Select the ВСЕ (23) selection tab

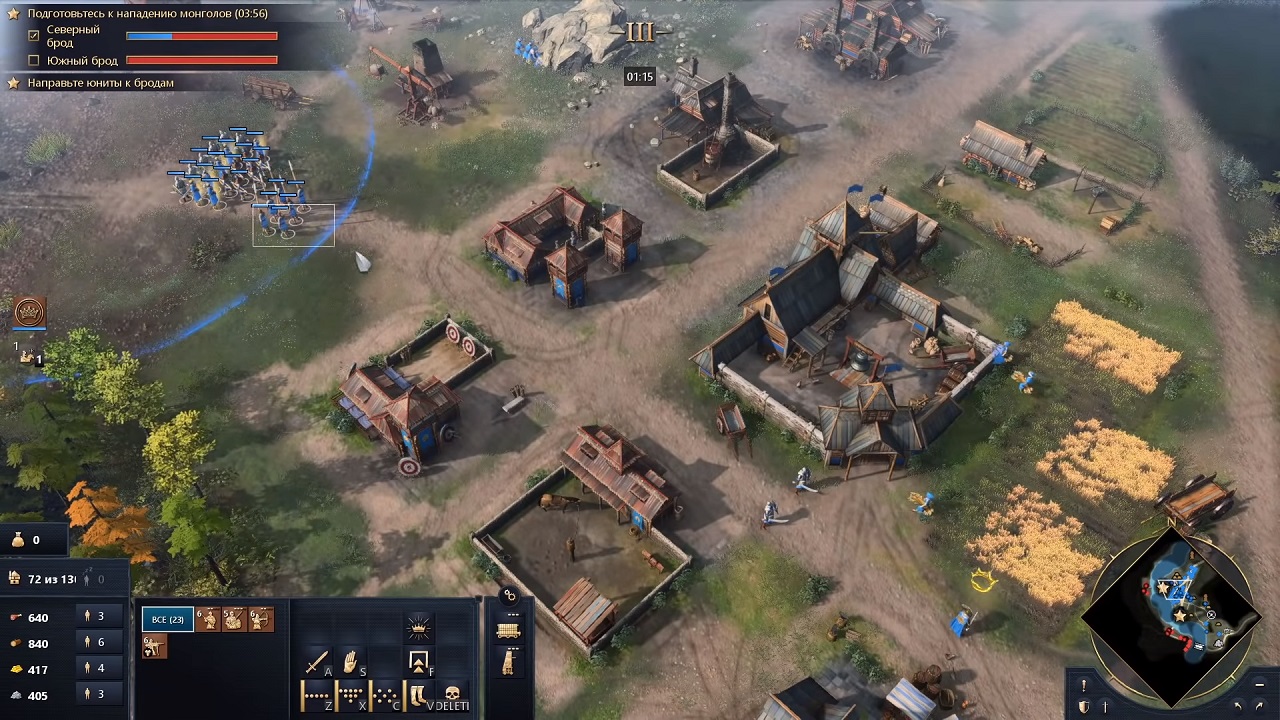(x=168, y=619)
